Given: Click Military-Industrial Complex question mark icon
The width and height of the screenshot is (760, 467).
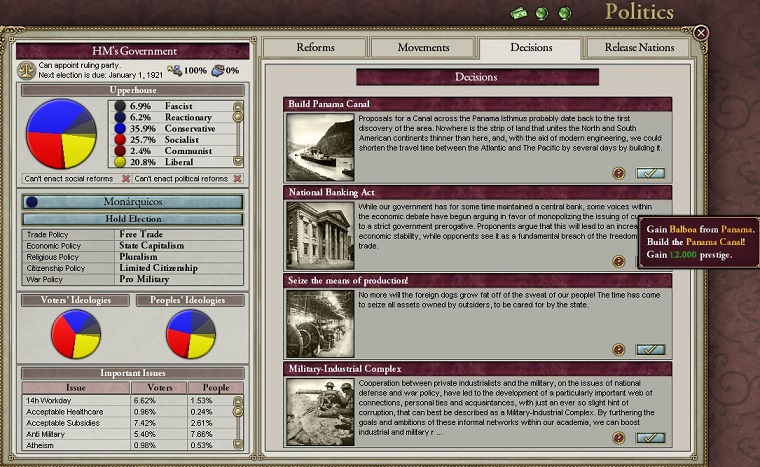Looking at the screenshot, I should click(x=619, y=437).
